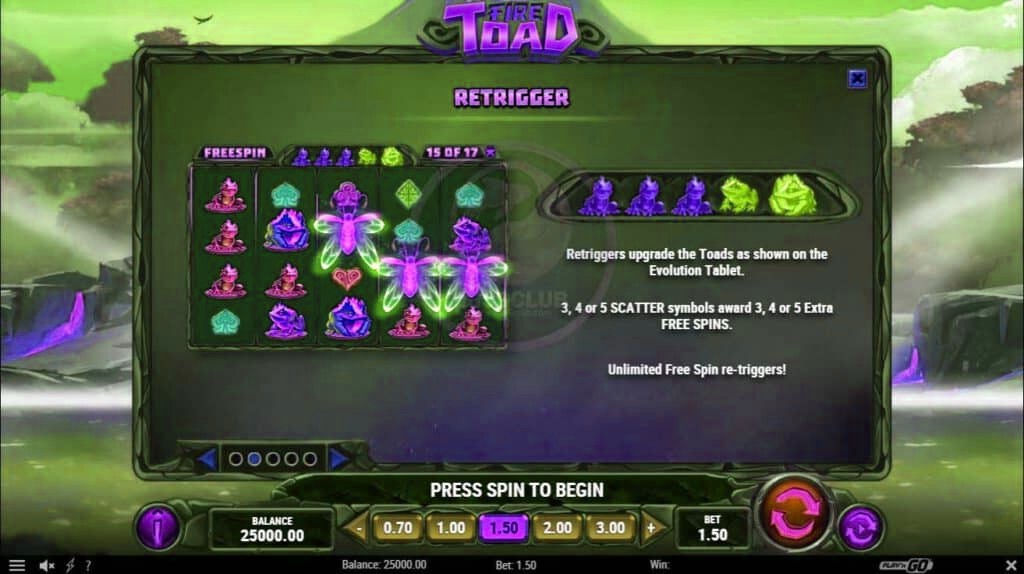The image size is (1024, 574).
Task: Set the bet to 2.00
Action: point(555,527)
